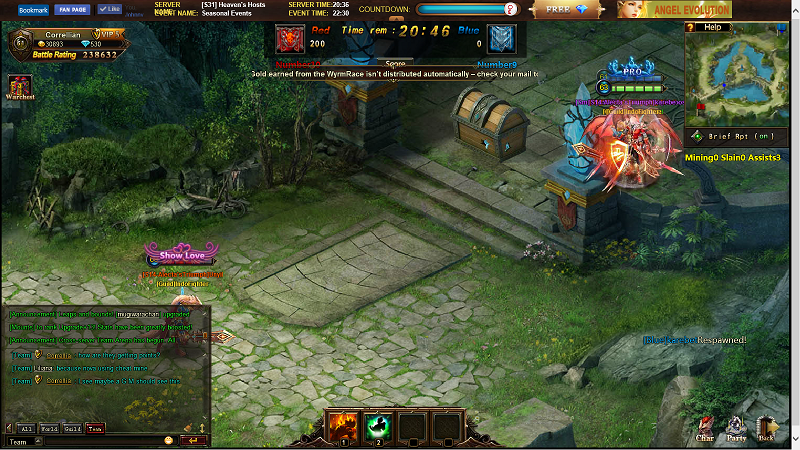Click the Bookmark button
800x450 pixels.
click(x=33, y=9)
